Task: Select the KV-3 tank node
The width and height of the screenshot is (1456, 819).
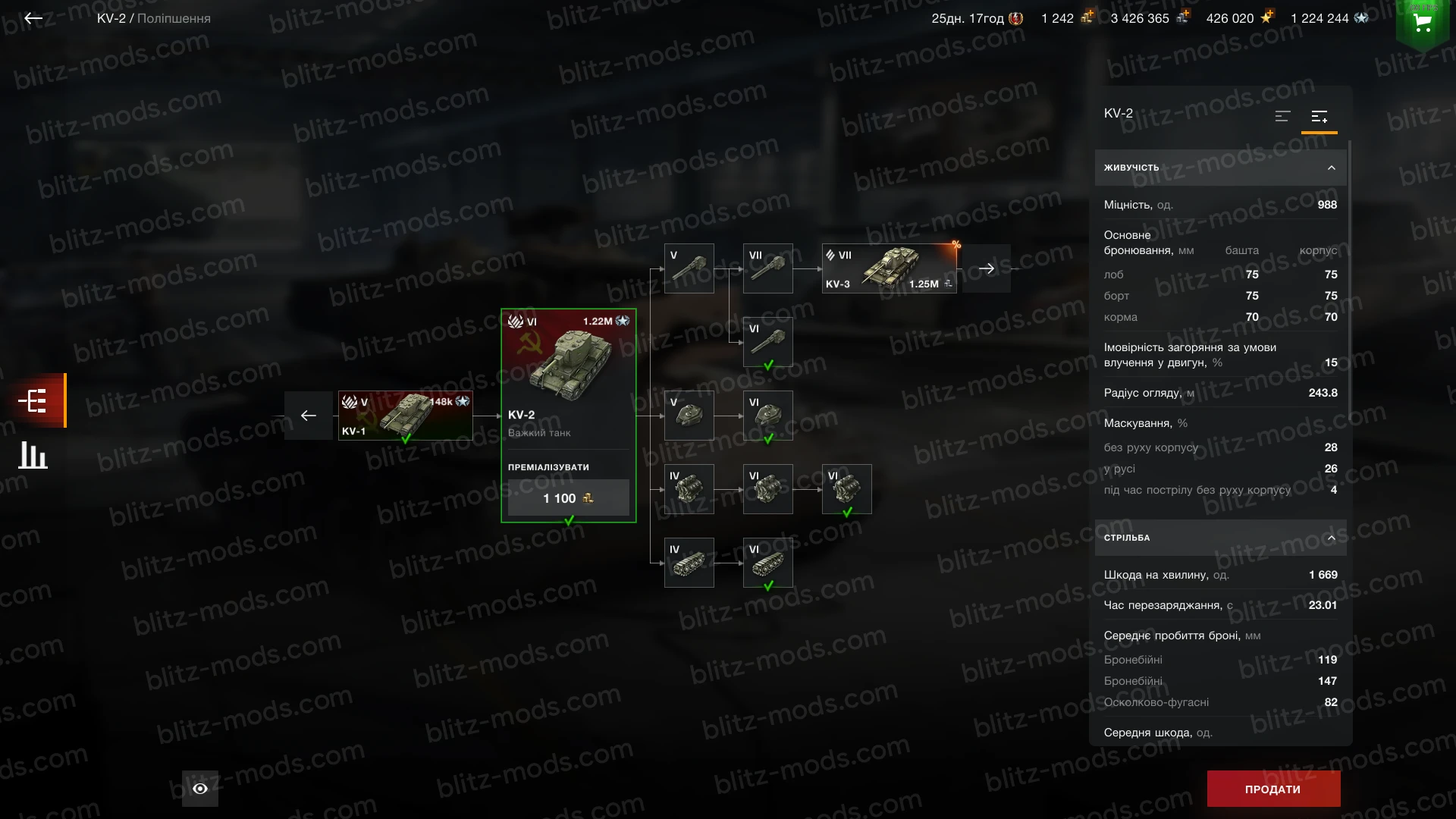Action: tap(889, 268)
